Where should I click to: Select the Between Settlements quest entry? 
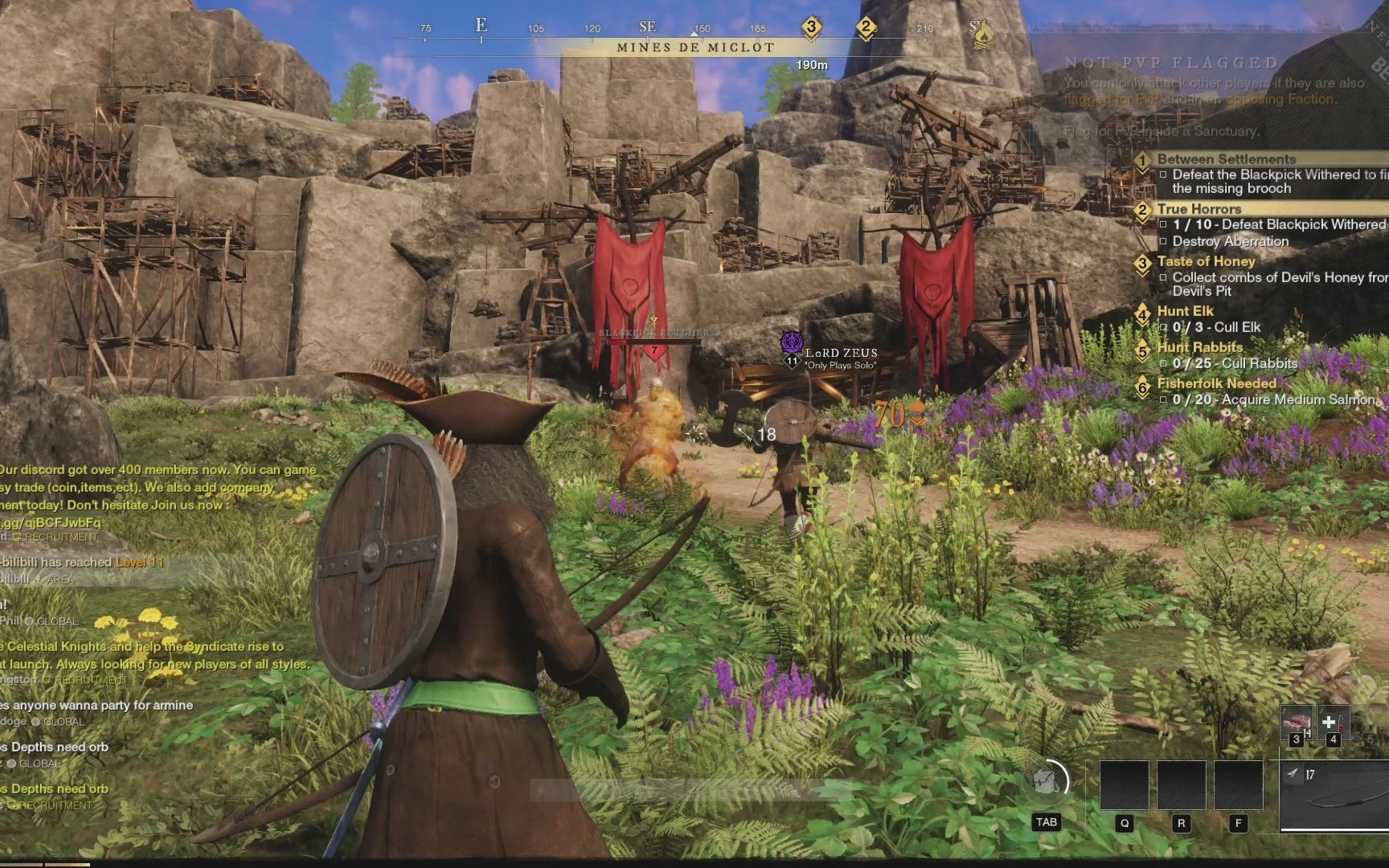[1226, 159]
